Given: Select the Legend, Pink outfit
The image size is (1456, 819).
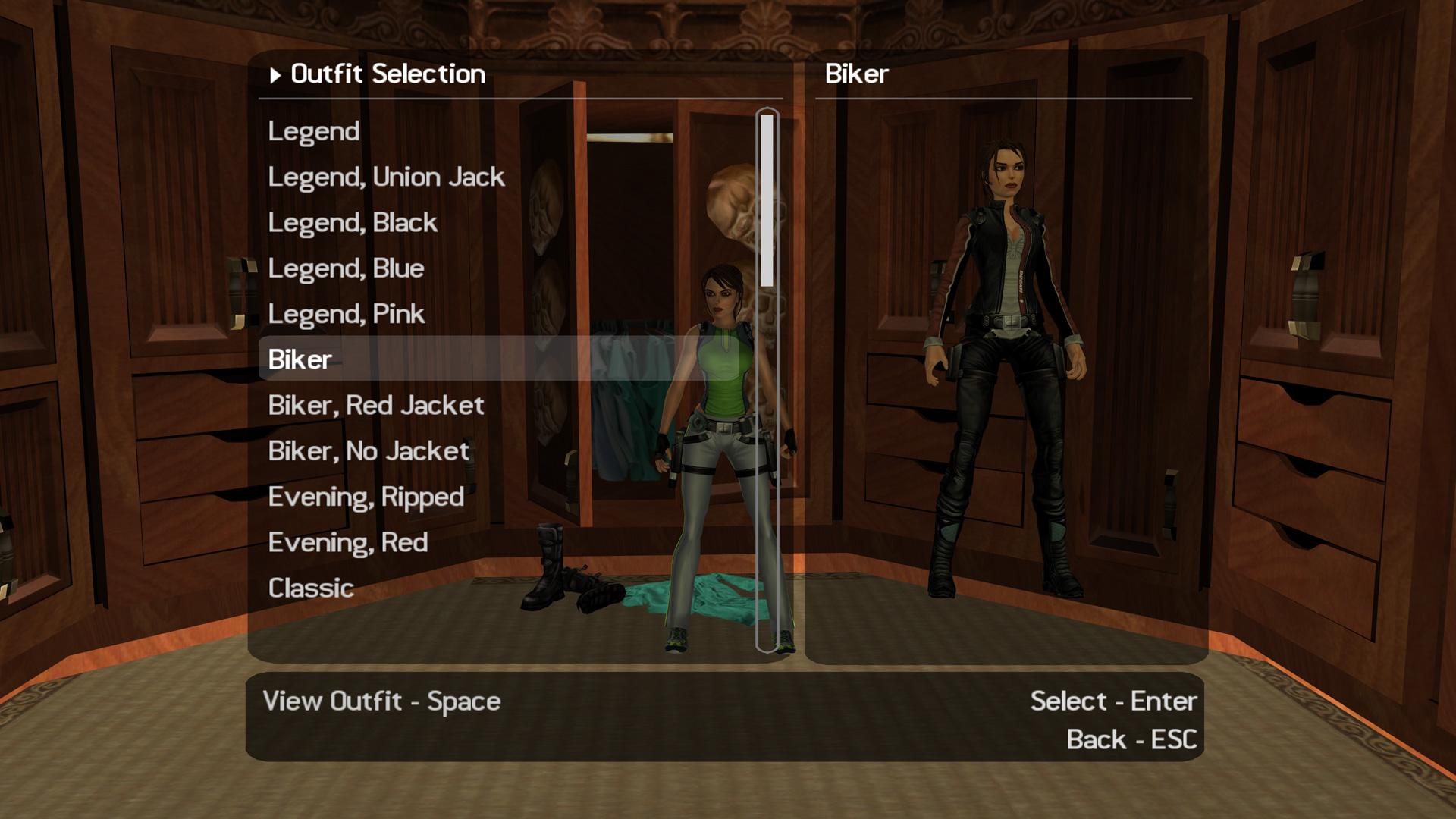Looking at the screenshot, I should click(x=347, y=313).
